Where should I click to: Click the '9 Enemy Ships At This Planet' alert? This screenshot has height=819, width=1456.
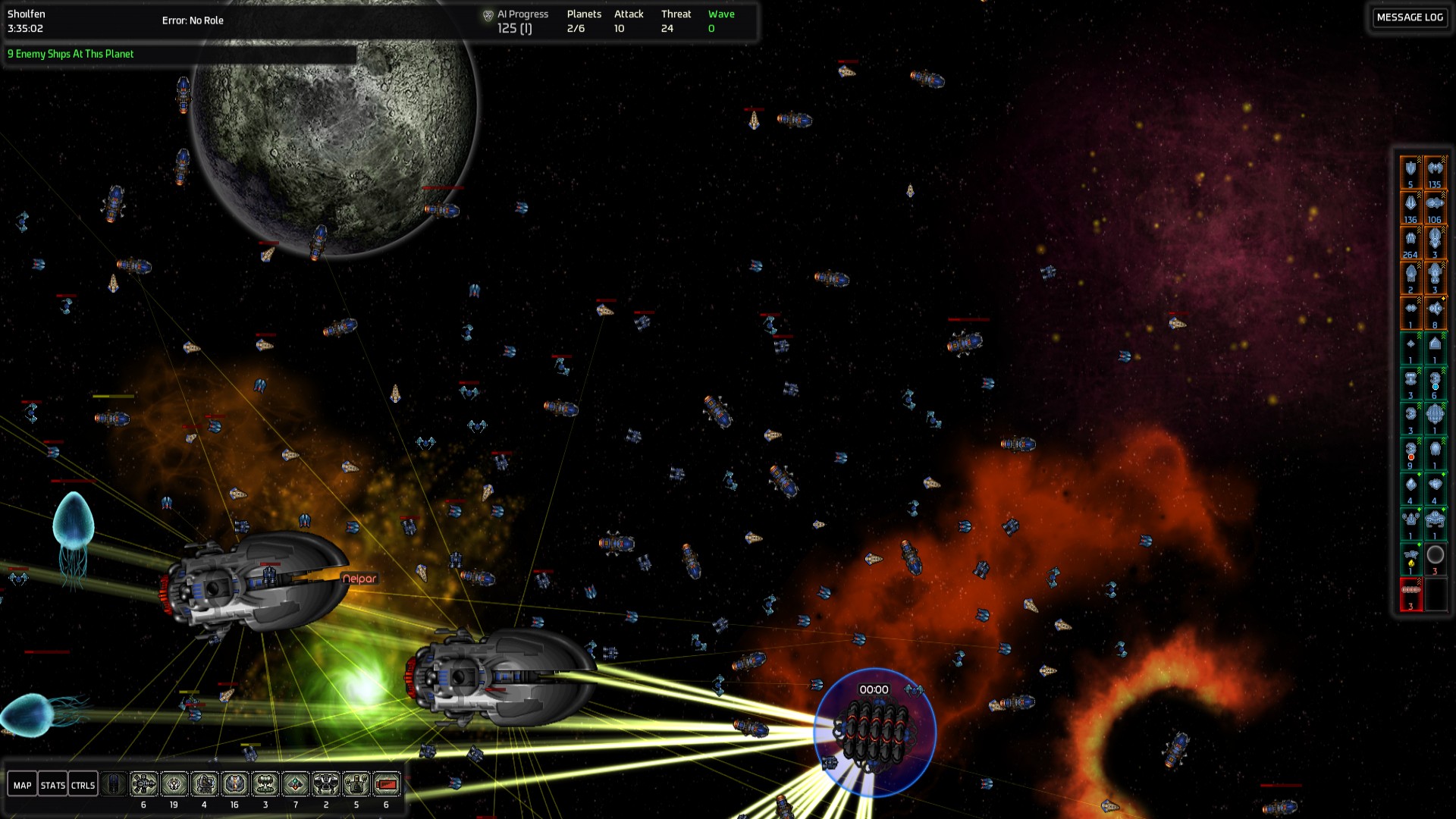[71, 54]
